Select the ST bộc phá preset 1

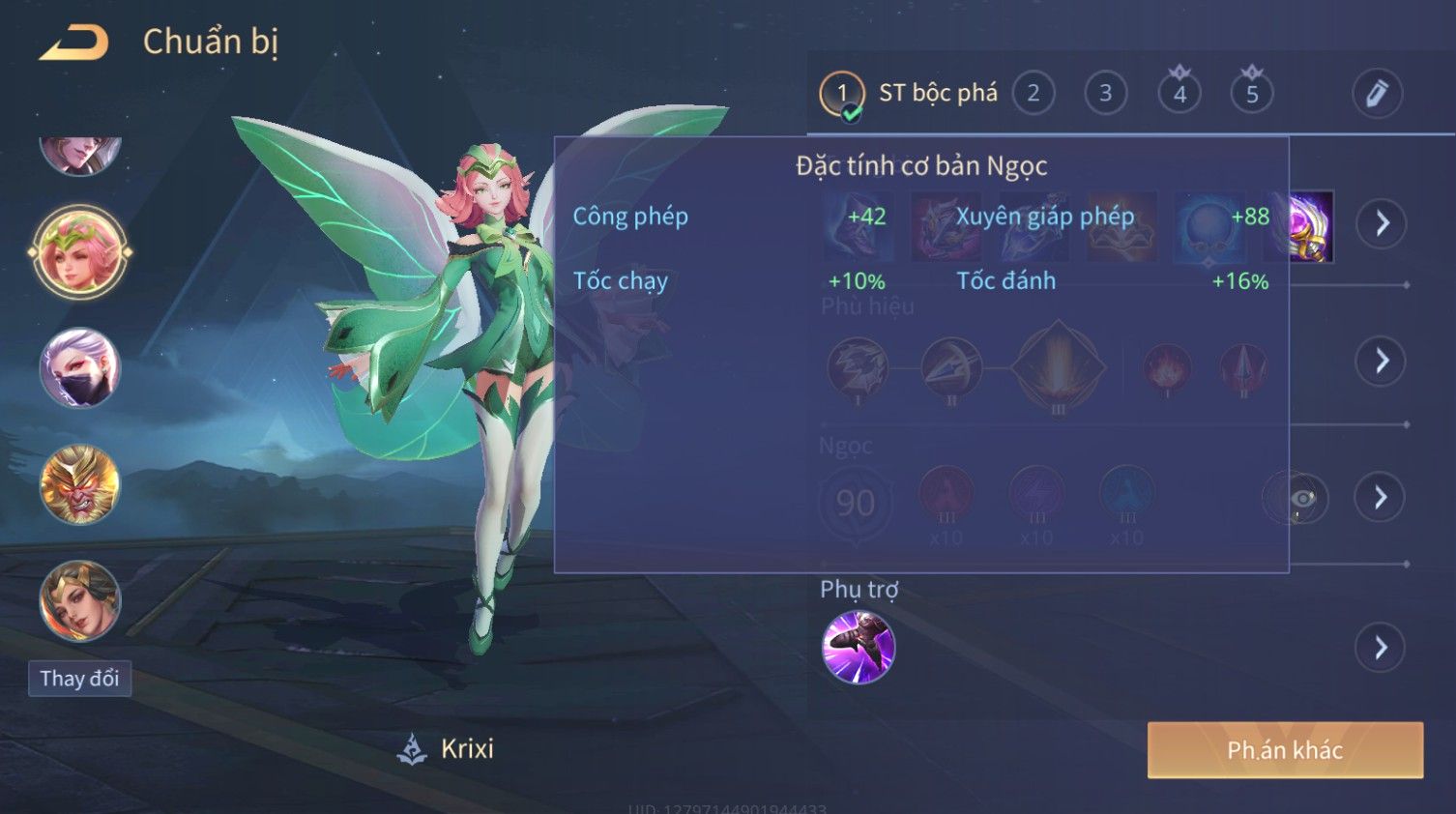coord(842,94)
